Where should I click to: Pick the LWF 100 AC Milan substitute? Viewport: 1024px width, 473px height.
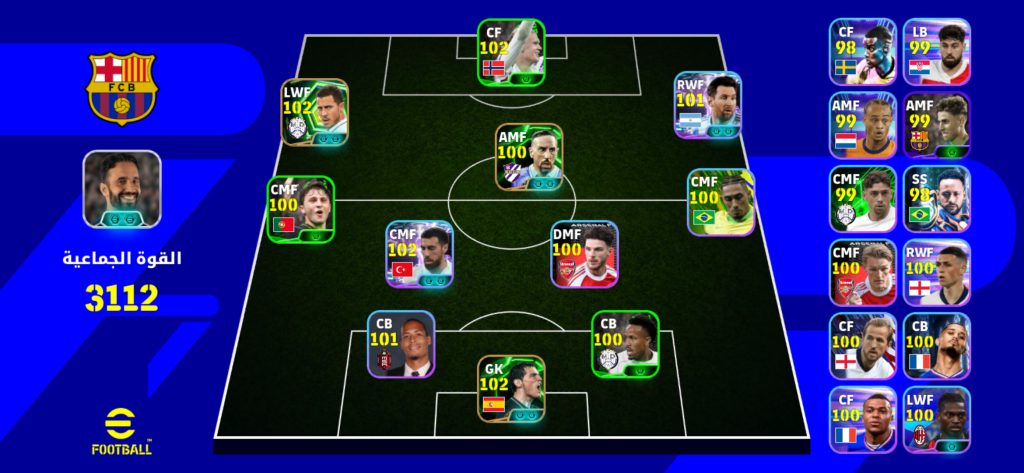(x=936, y=419)
